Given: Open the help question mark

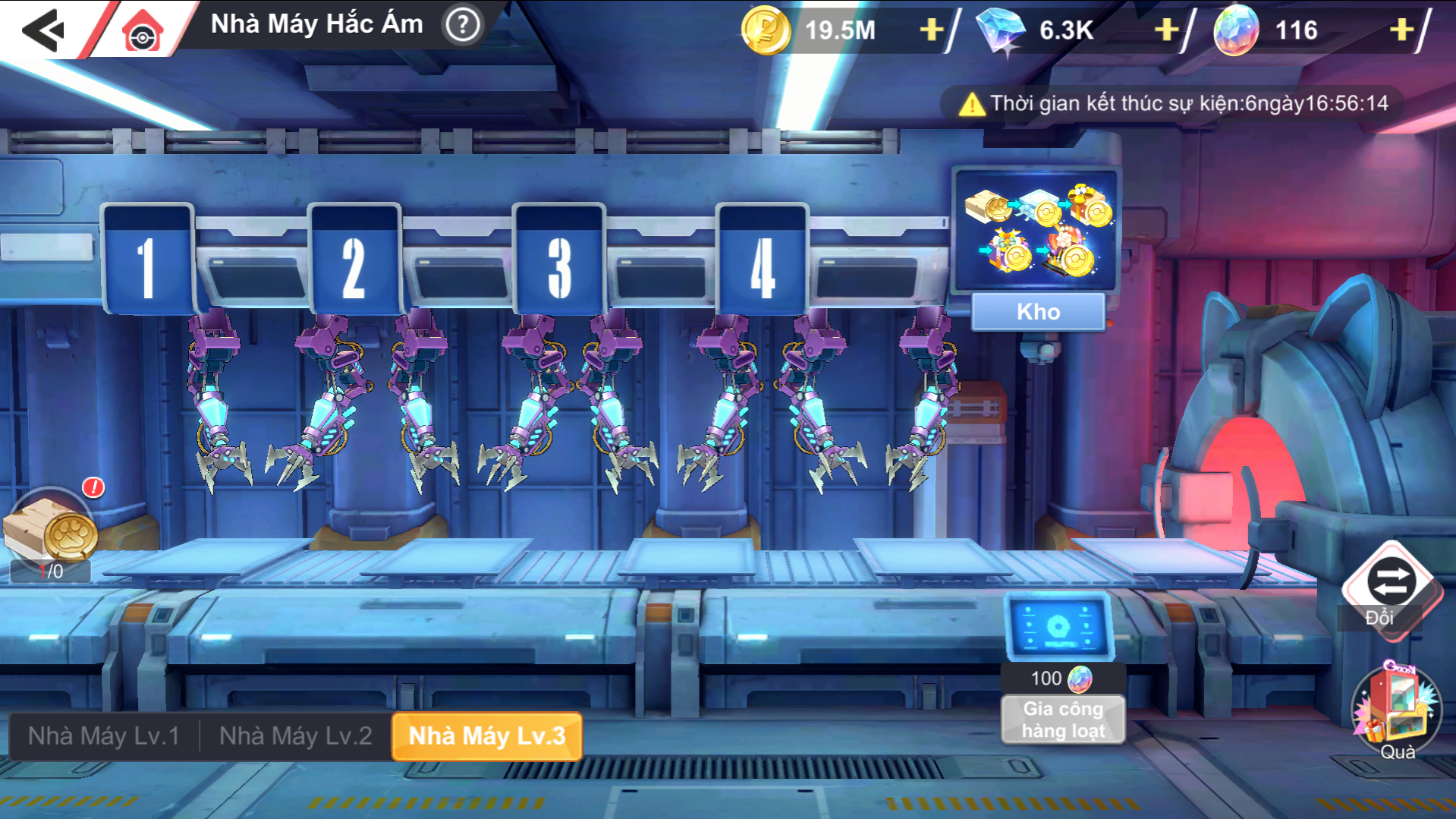Looking at the screenshot, I should [462, 26].
